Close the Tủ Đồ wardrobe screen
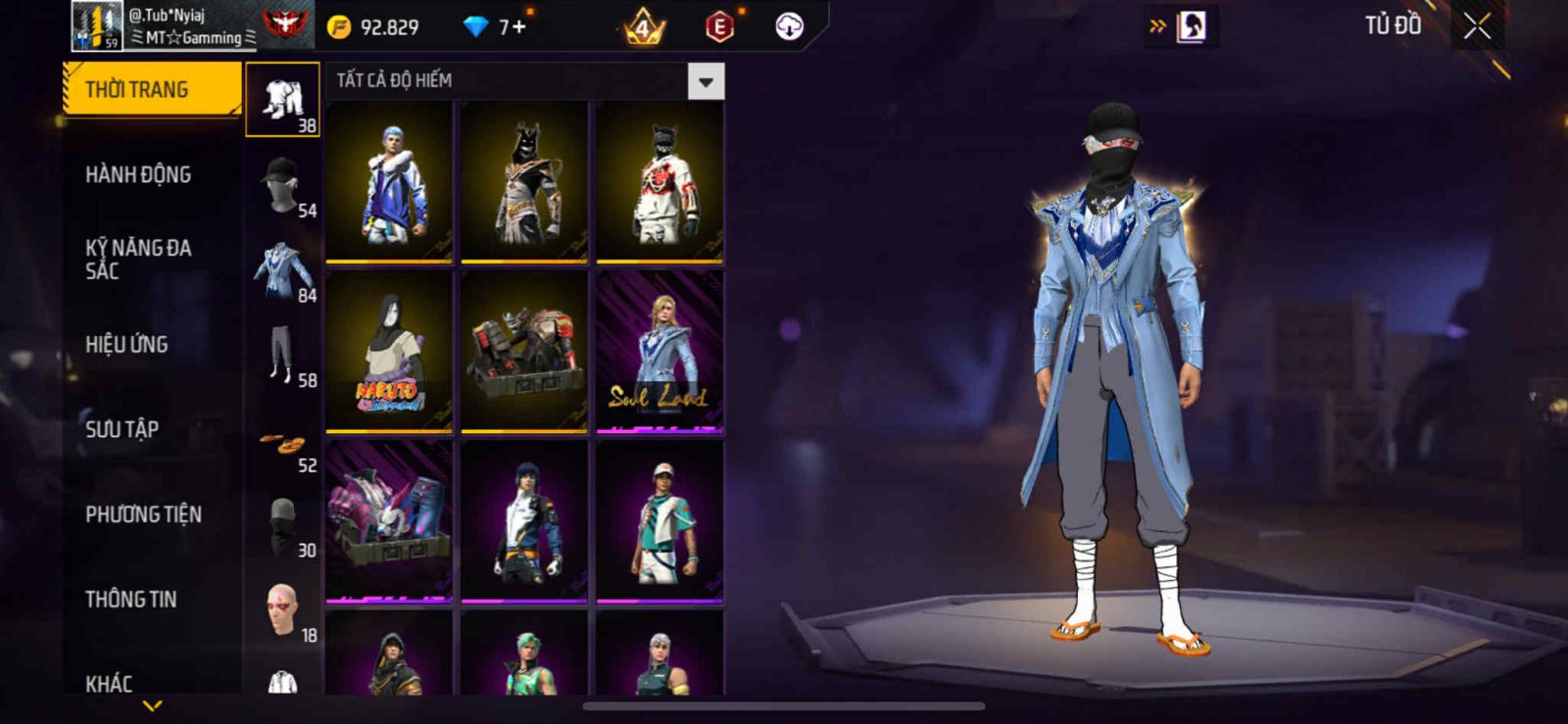The height and width of the screenshot is (724, 1568). [1477, 26]
